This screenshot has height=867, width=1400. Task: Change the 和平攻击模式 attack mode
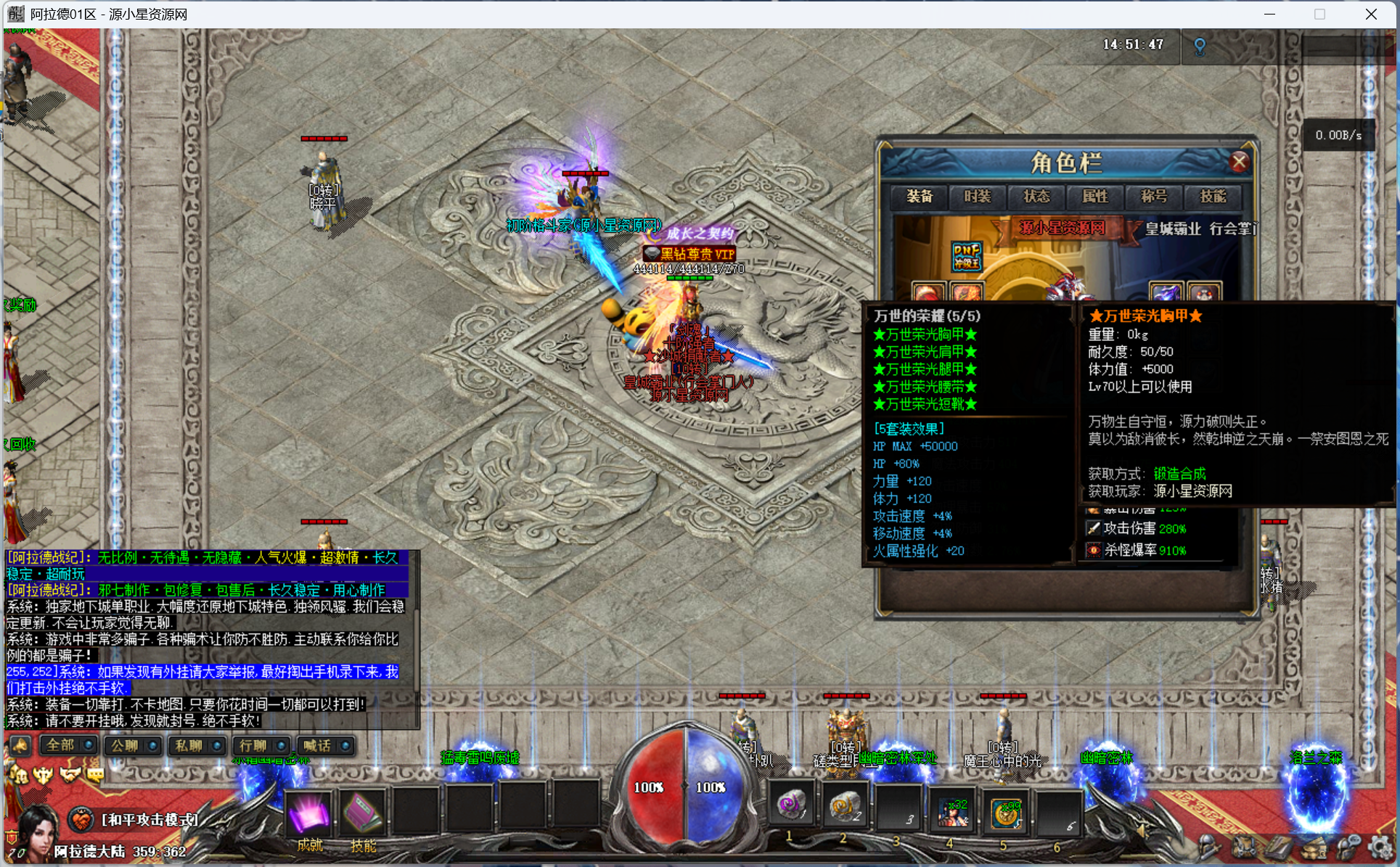(149, 819)
